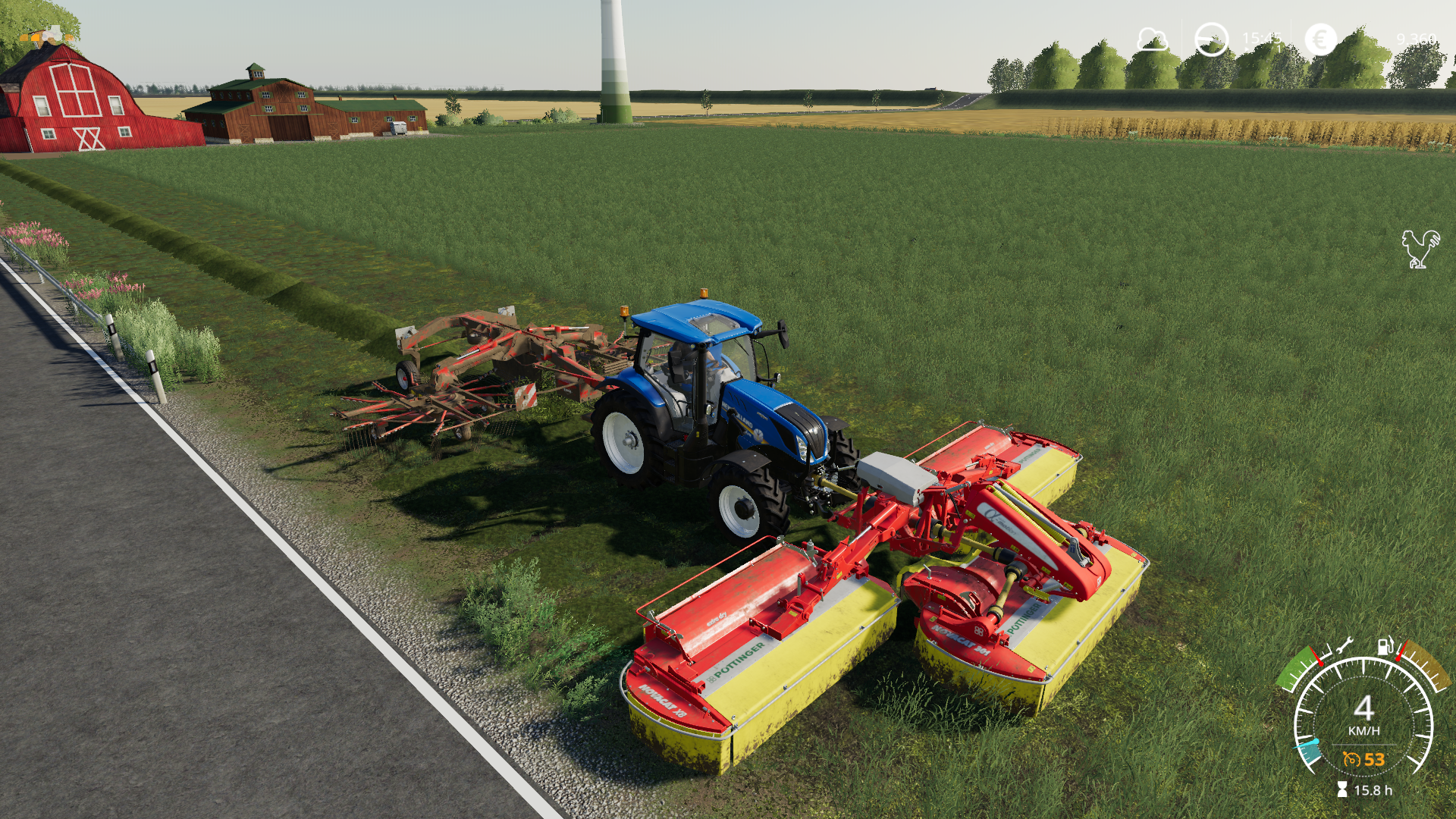Click the hourglass operating hours icon
This screenshot has width=1456, height=819.
1341,788
